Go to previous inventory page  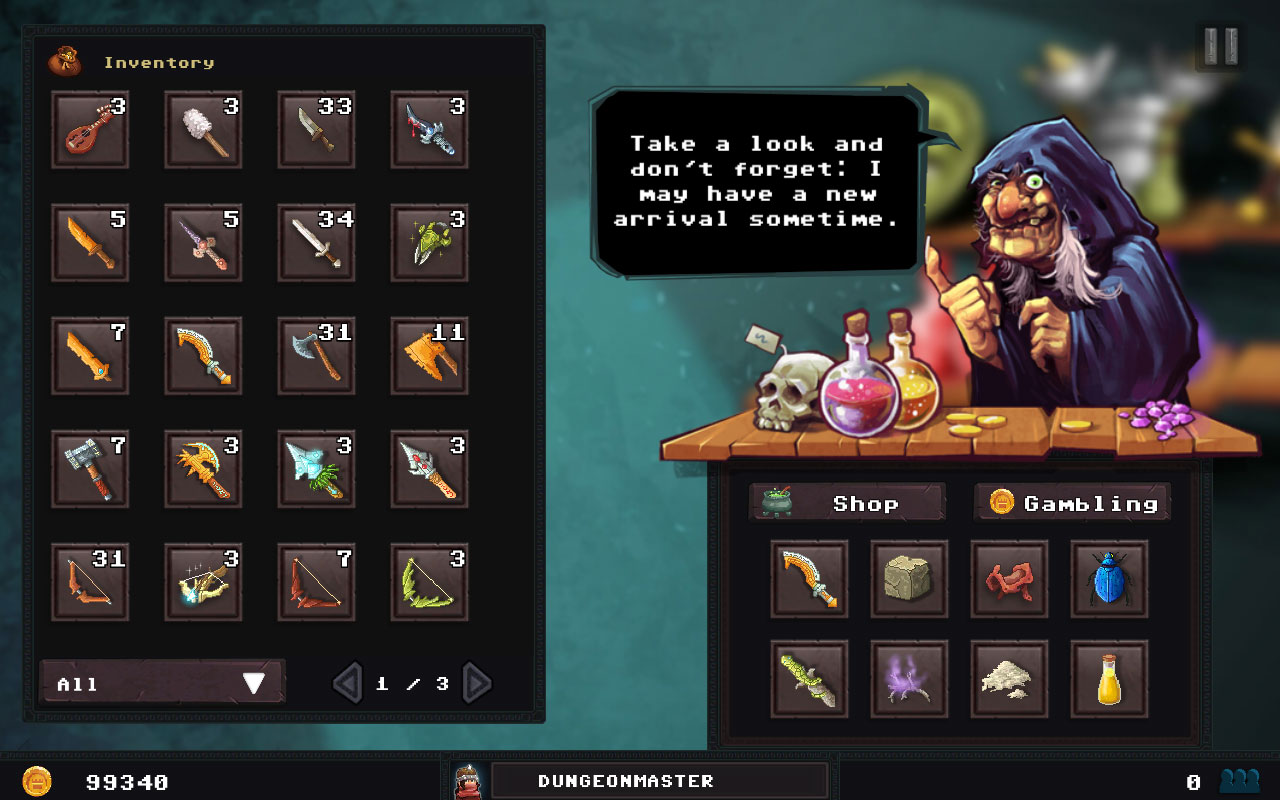[347, 683]
